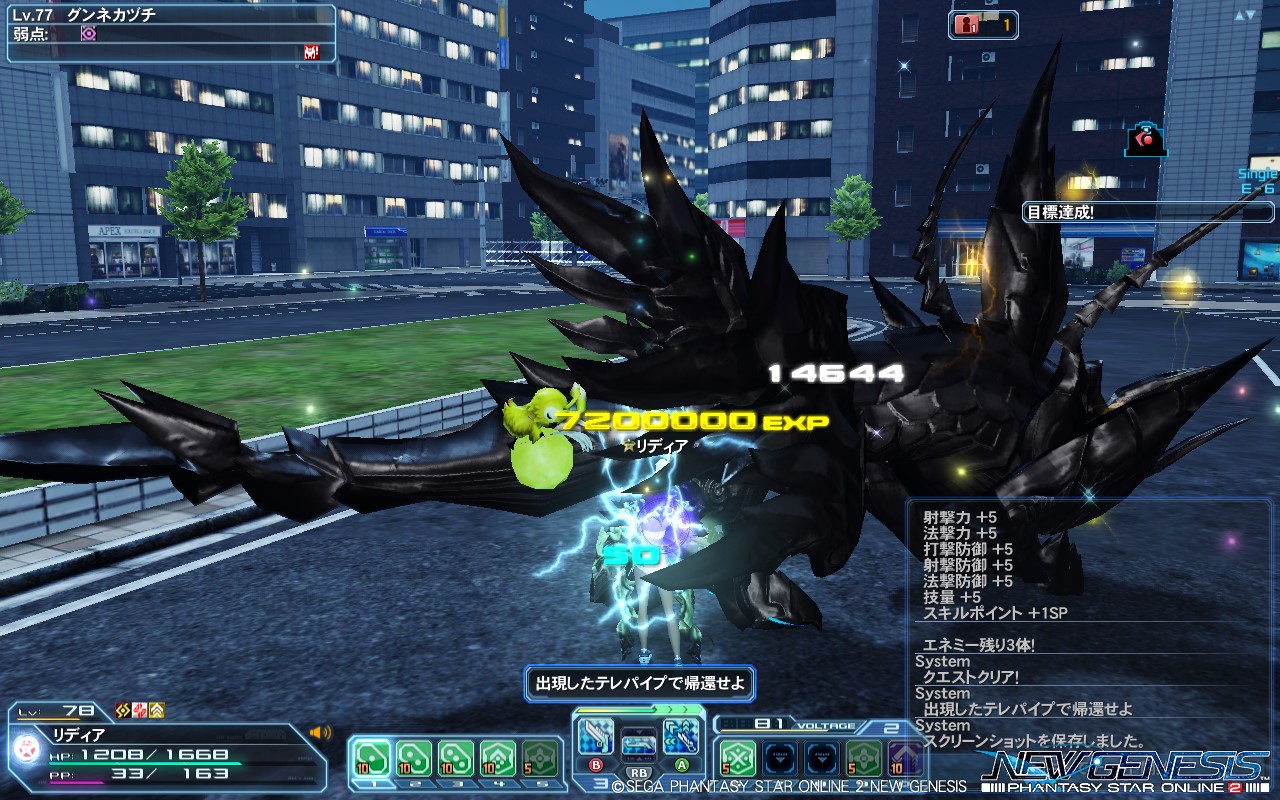The width and height of the screenshot is (1280, 800).
Task: Click the boss enemy icon in the top right
Action: click(x=1143, y=138)
